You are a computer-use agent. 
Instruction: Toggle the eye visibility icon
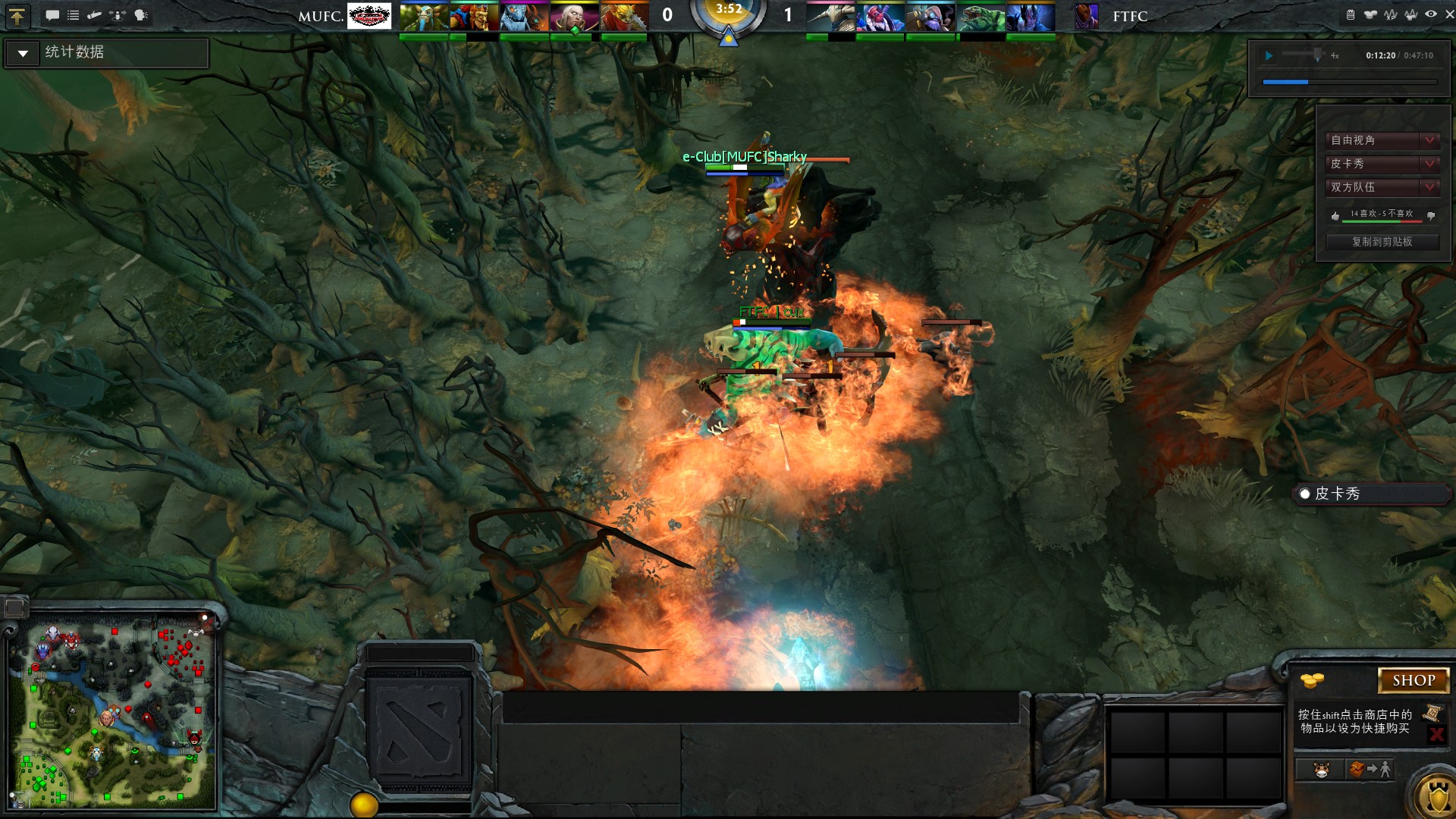pos(1430,14)
